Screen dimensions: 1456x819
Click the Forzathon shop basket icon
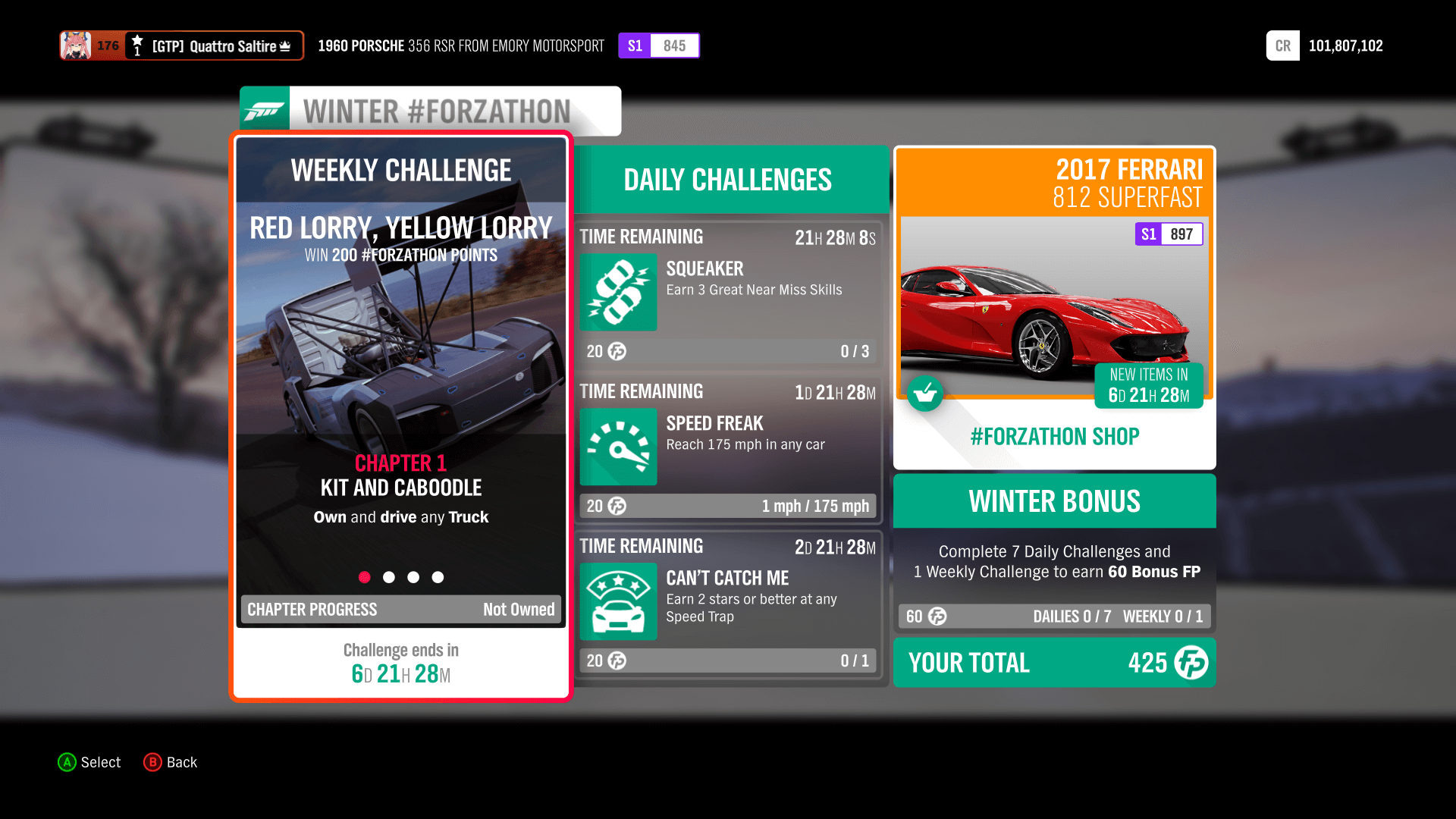click(925, 394)
